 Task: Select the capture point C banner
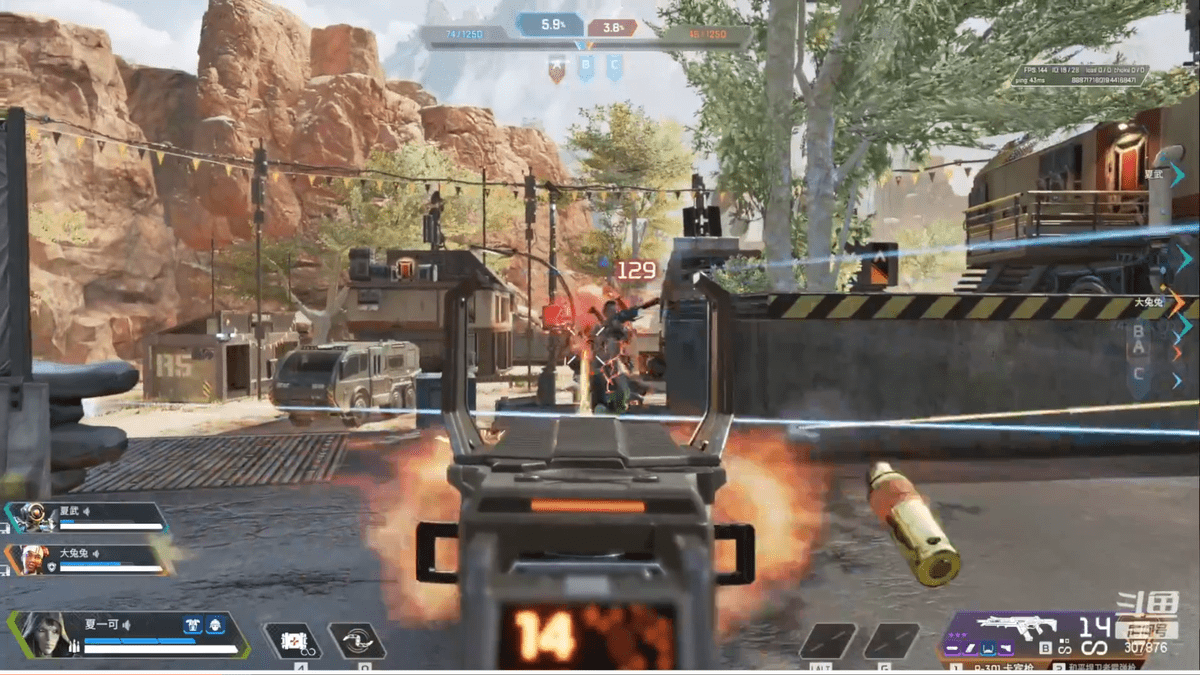point(614,68)
